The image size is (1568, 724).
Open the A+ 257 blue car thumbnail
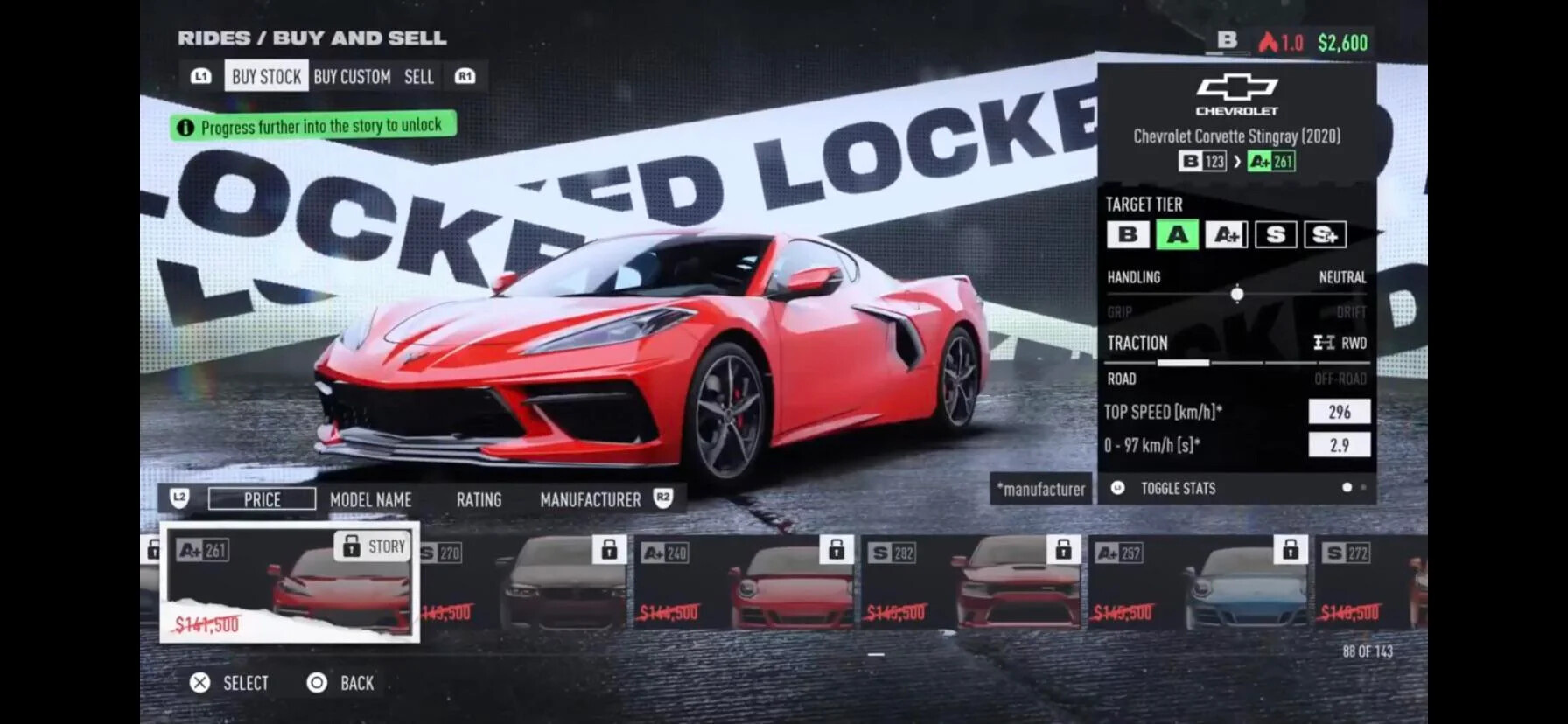point(1200,582)
